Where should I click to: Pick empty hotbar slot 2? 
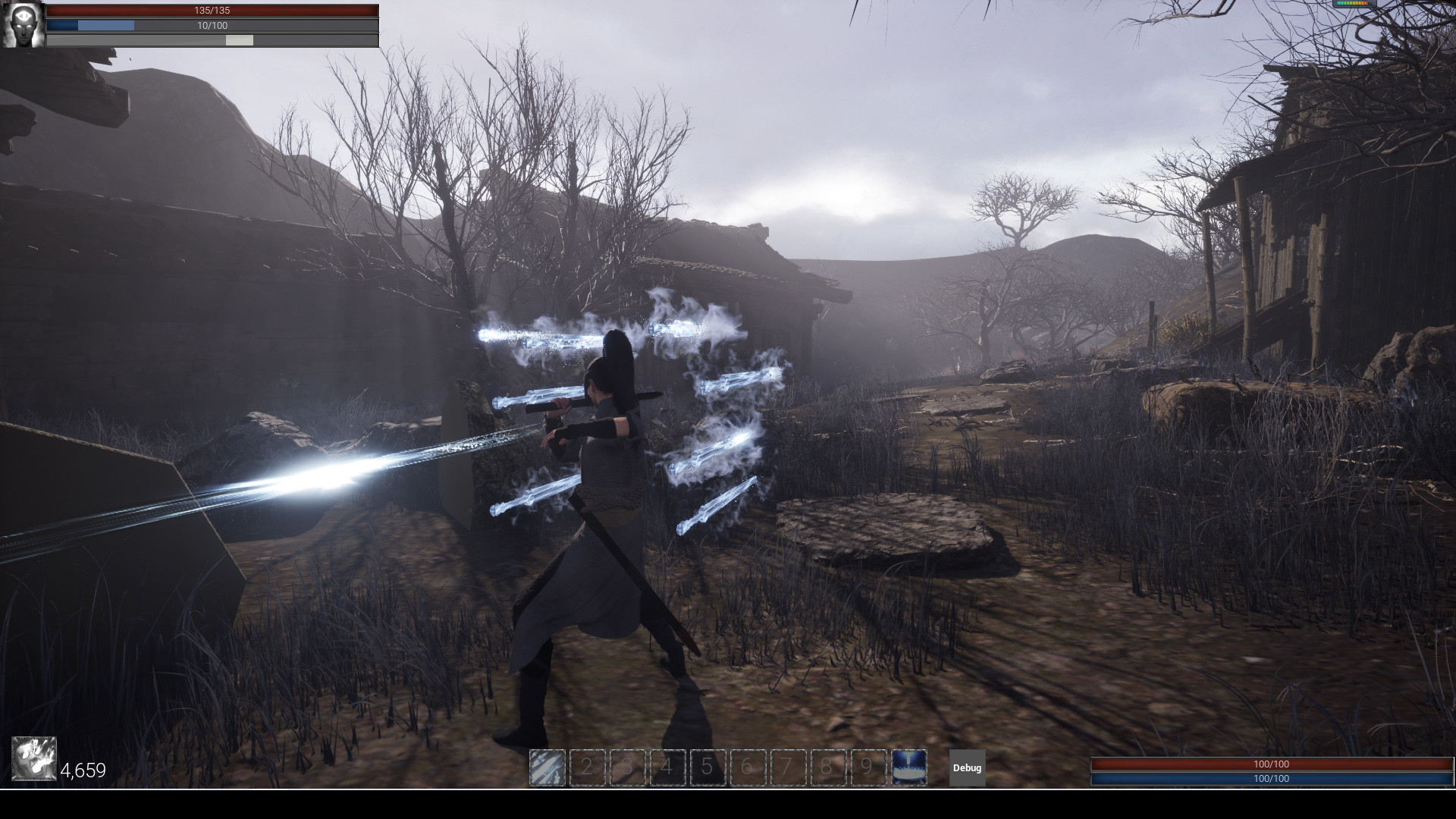click(587, 767)
